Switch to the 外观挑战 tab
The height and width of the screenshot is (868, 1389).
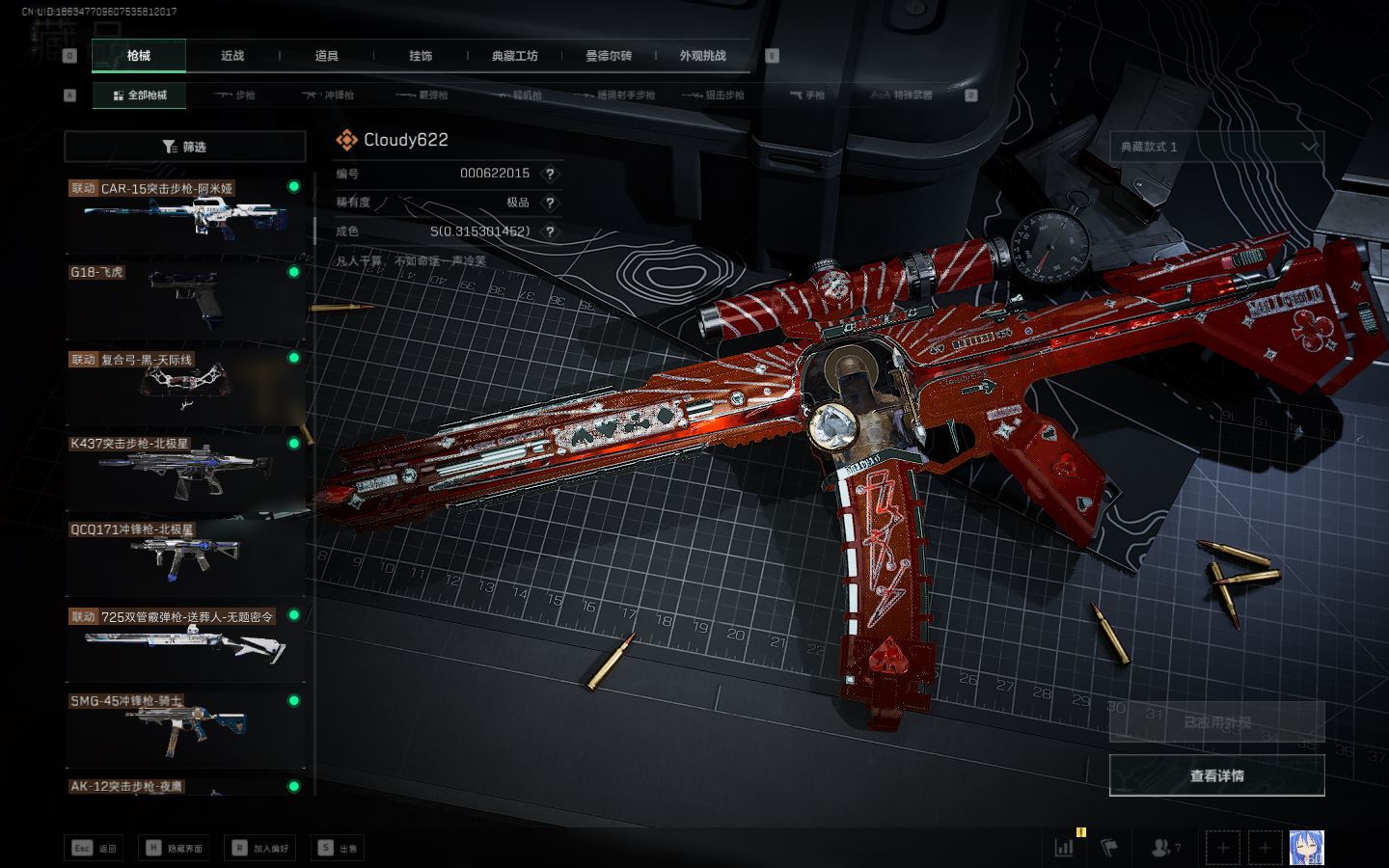tap(702, 56)
